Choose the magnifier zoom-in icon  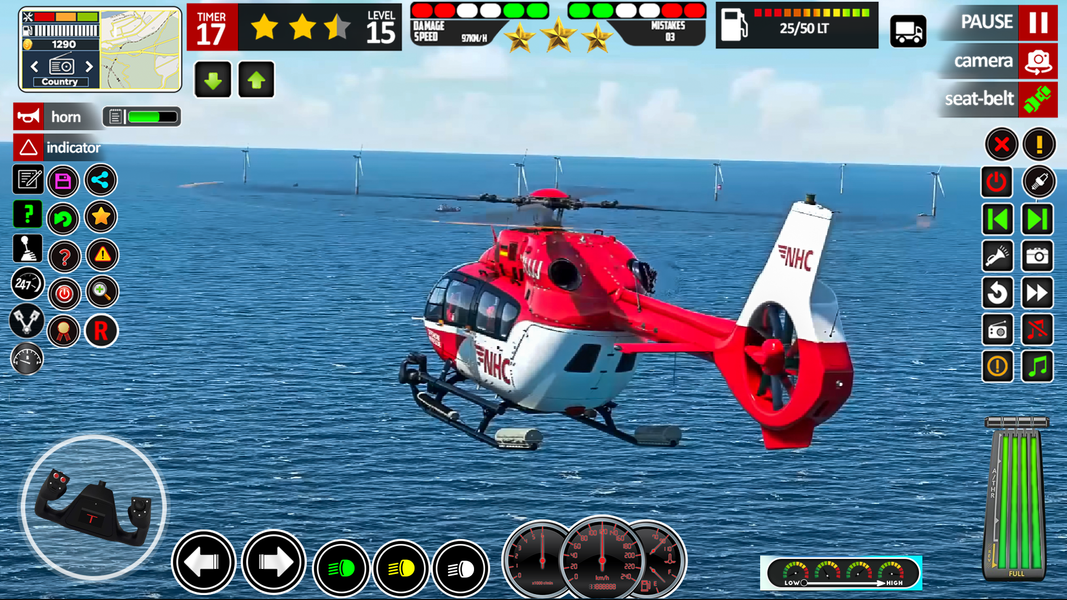point(101,292)
